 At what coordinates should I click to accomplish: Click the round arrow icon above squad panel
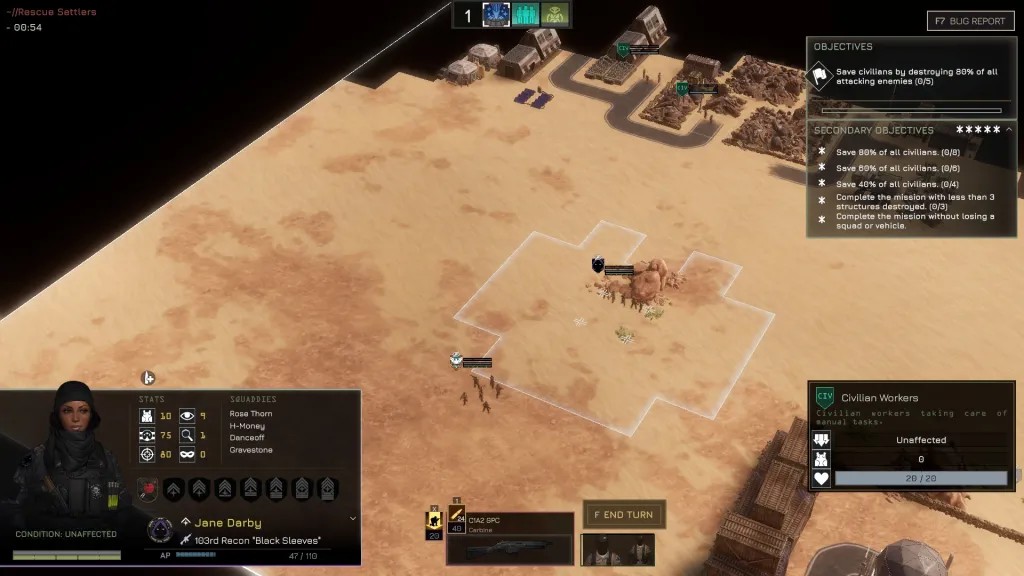coord(148,378)
